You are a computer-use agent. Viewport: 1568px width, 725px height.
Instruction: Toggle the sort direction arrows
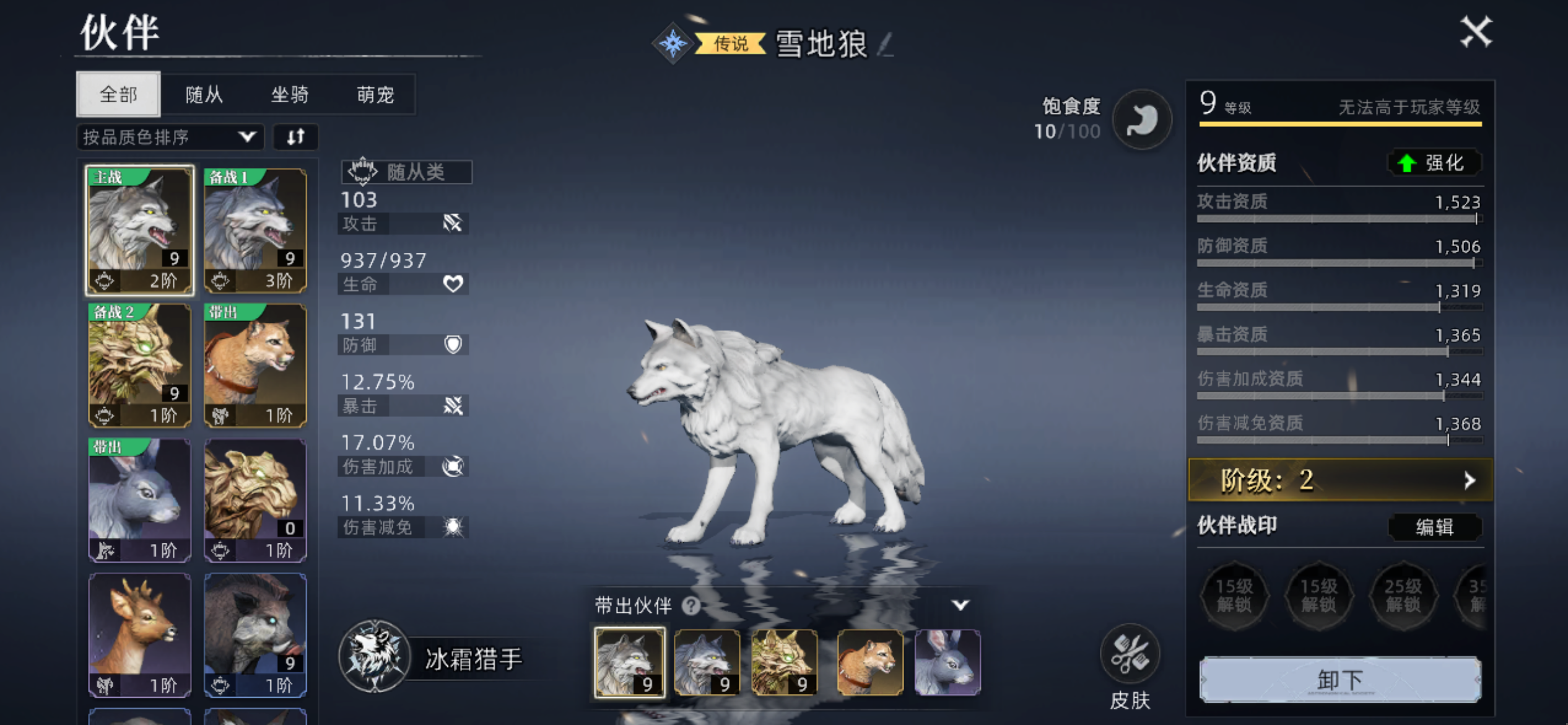tap(295, 137)
